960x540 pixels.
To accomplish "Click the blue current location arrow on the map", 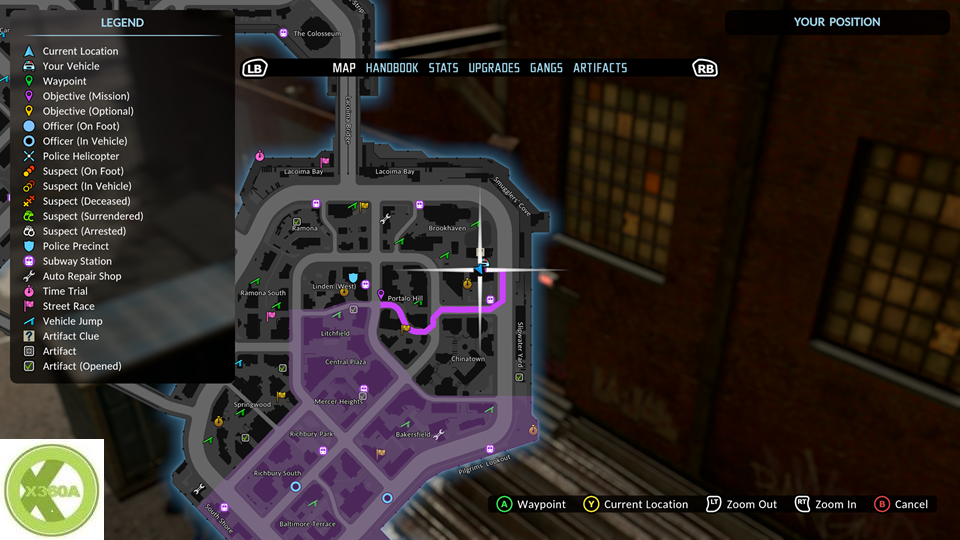I will 481,268.
